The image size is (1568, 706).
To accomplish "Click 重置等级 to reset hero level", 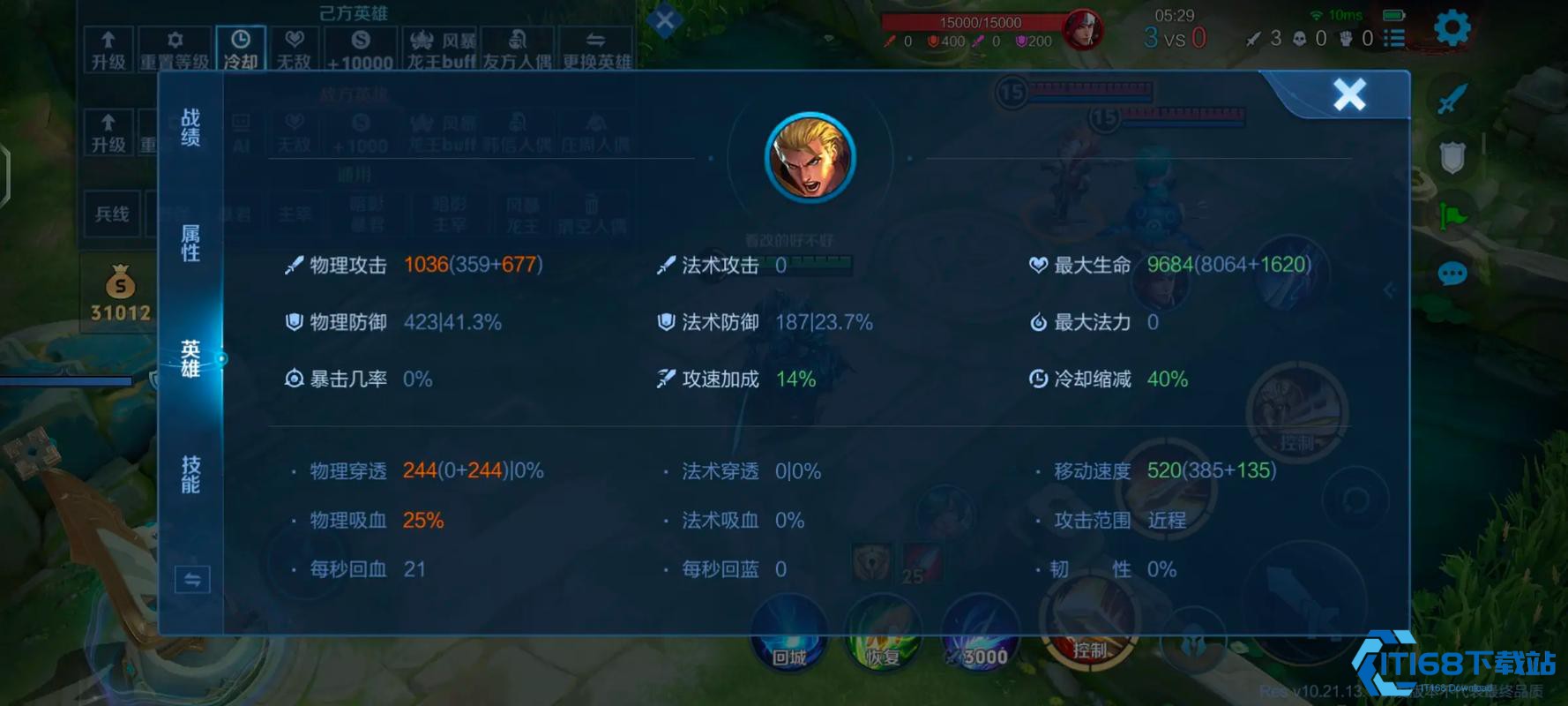I will pos(175,46).
